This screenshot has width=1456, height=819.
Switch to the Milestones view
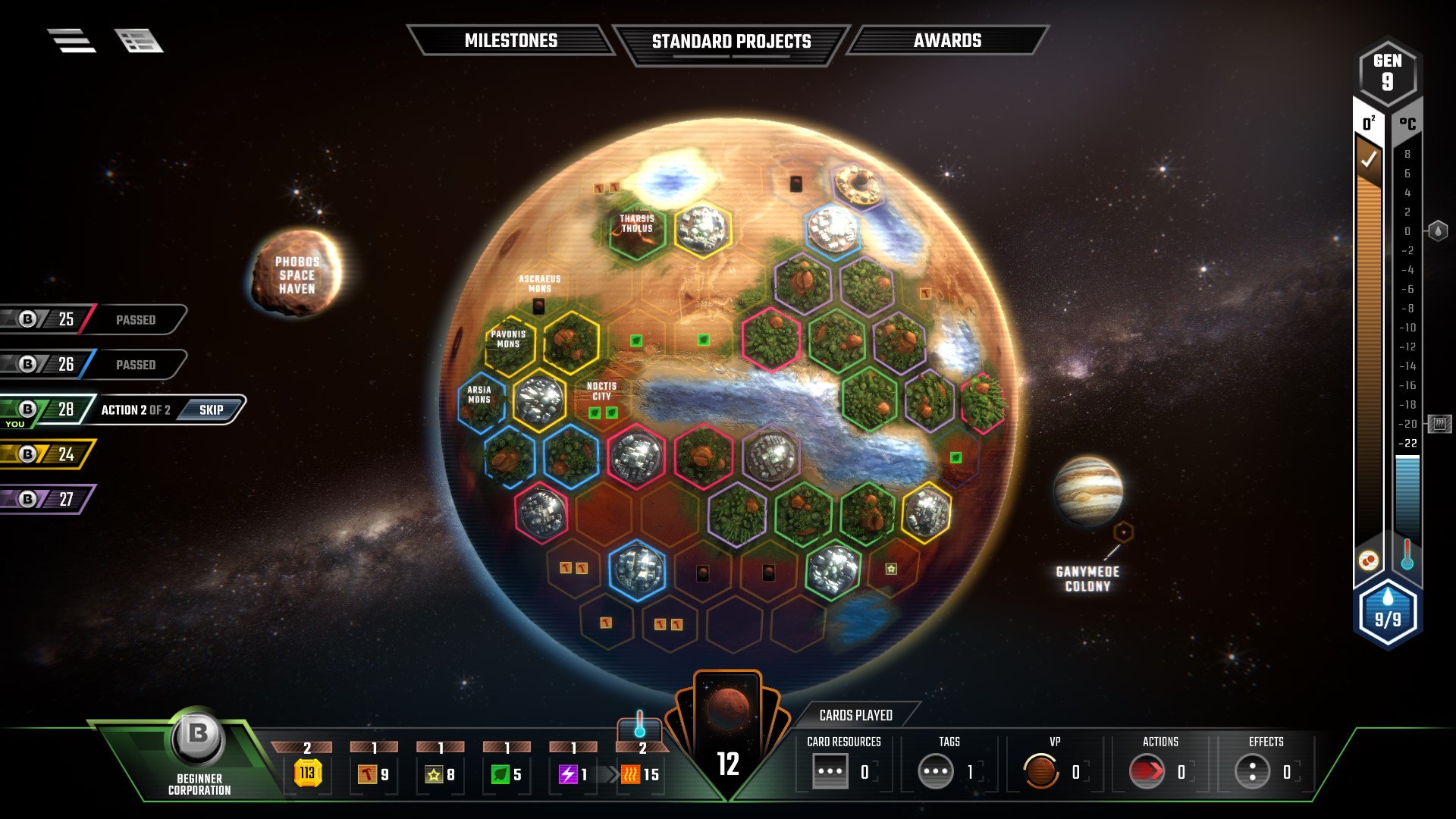point(511,40)
